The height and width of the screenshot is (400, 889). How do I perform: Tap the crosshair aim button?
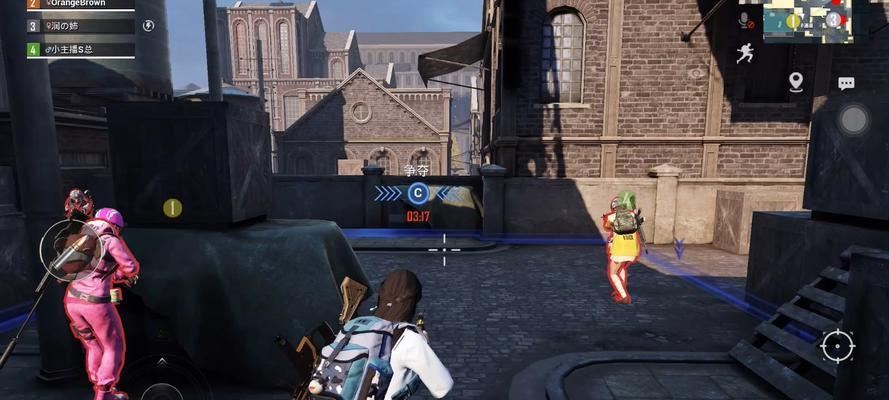click(837, 345)
